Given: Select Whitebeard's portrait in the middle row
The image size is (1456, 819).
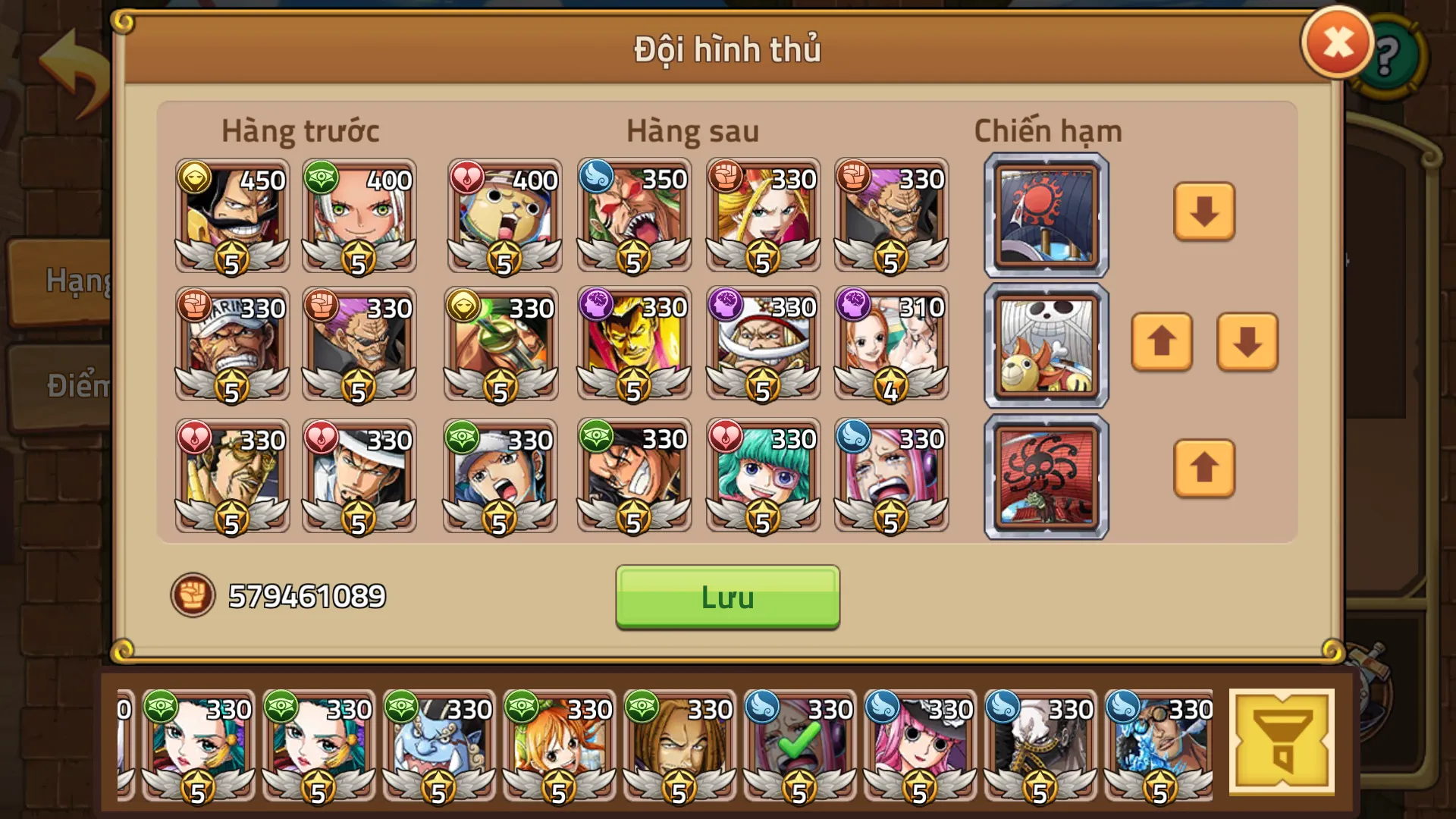Looking at the screenshot, I should pyautogui.click(x=762, y=345).
